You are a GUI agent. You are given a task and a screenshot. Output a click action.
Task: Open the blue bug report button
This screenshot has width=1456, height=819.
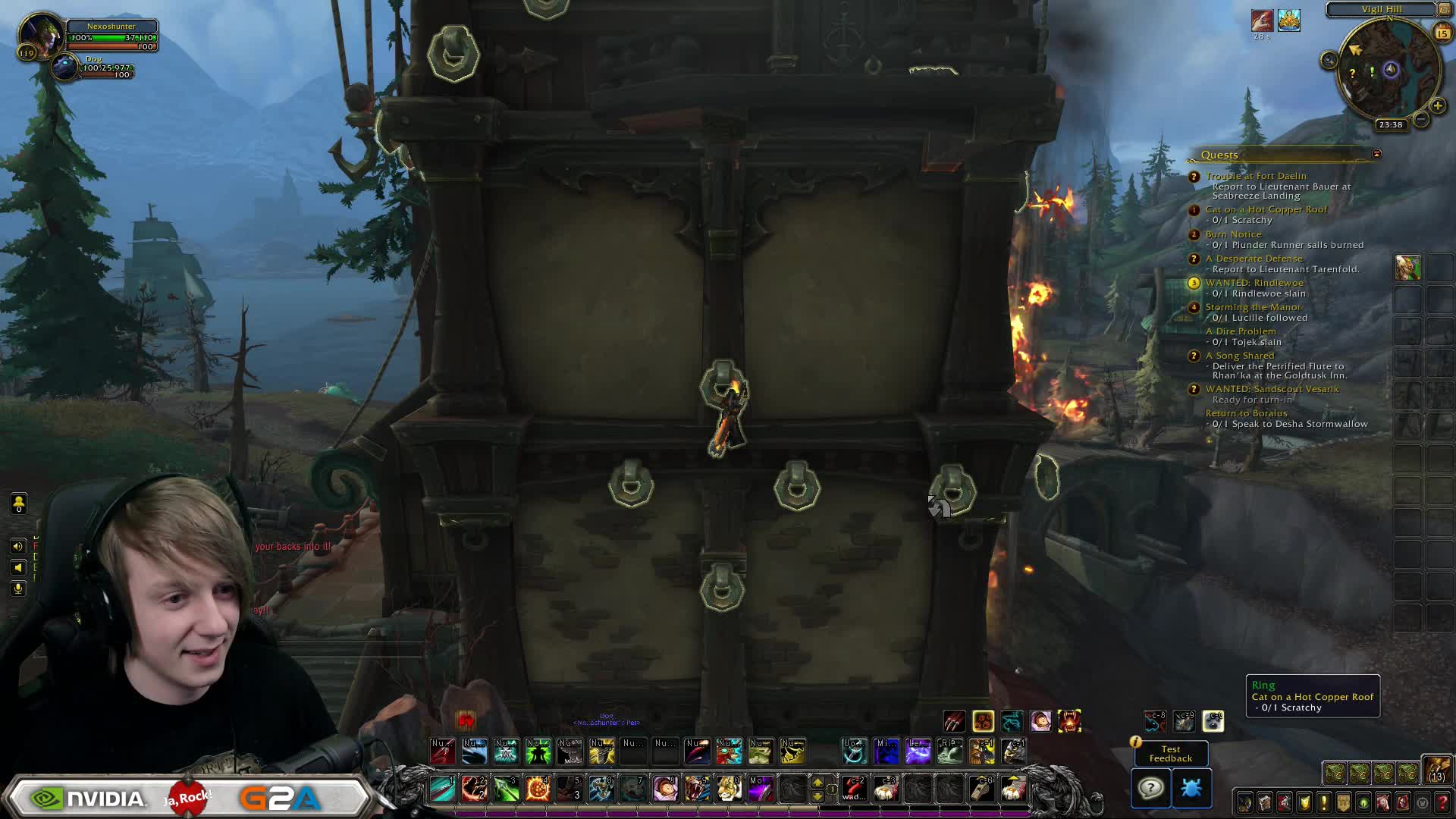(1191, 788)
